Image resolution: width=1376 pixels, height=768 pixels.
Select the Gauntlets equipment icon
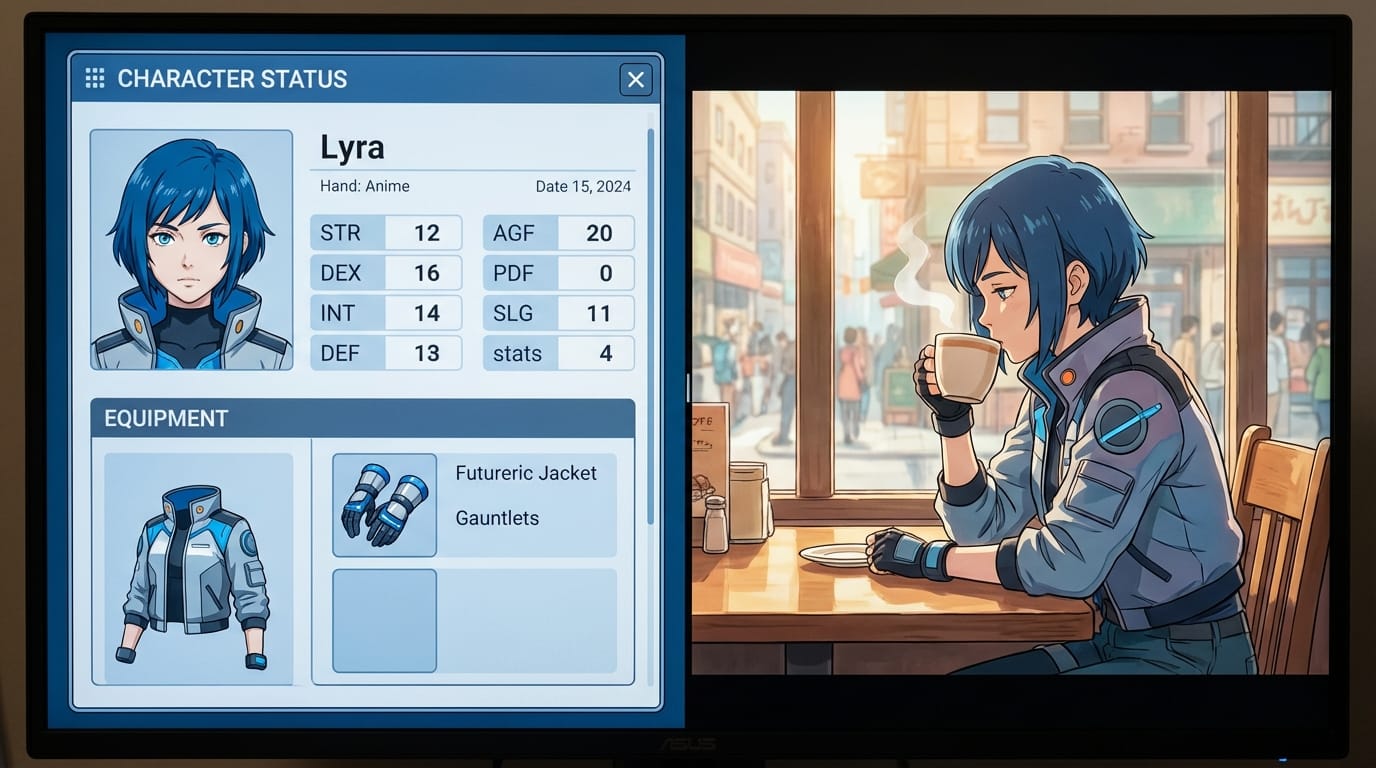pos(384,505)
